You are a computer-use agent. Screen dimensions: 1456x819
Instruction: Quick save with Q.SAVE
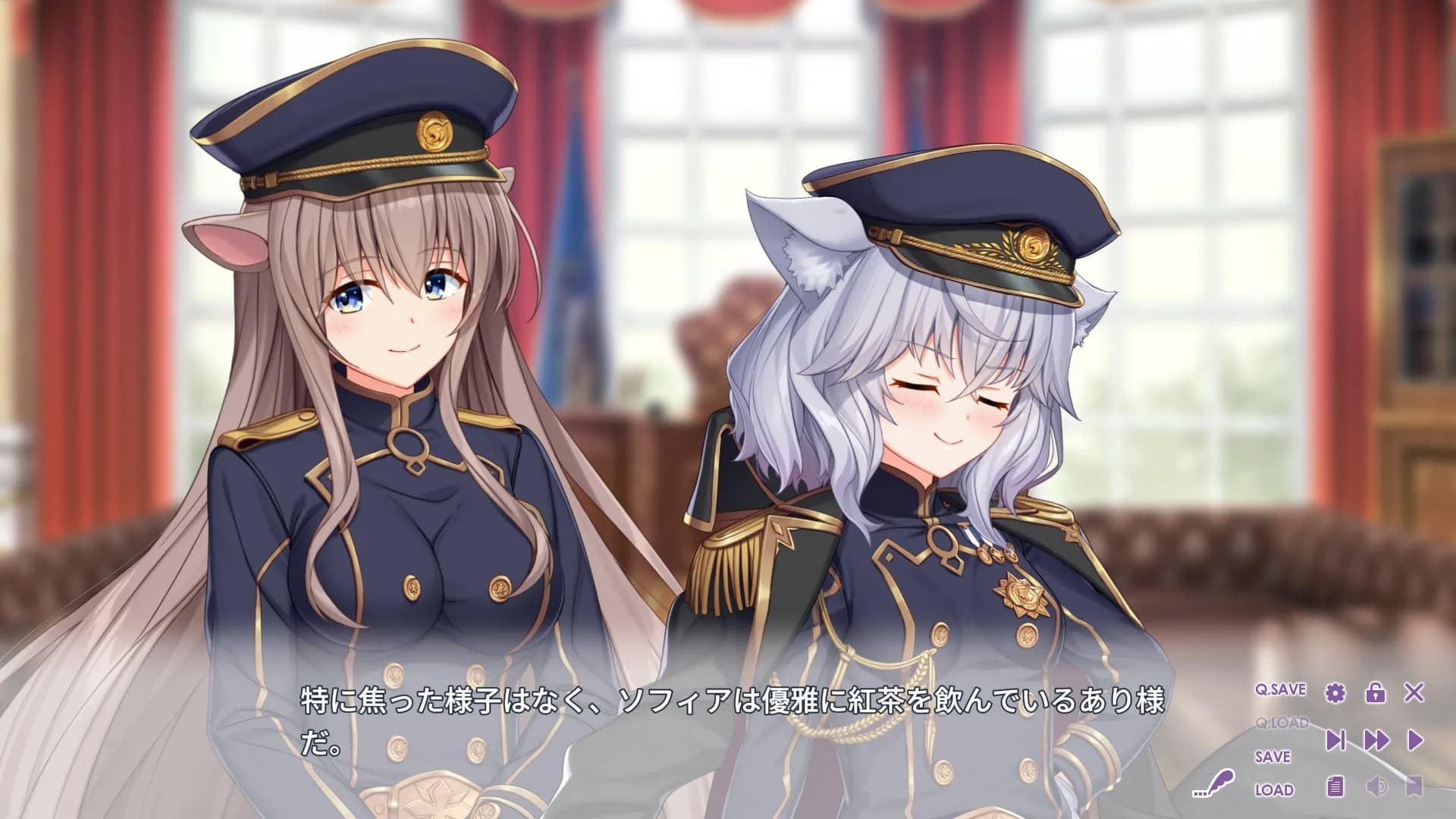[1279, 689]
